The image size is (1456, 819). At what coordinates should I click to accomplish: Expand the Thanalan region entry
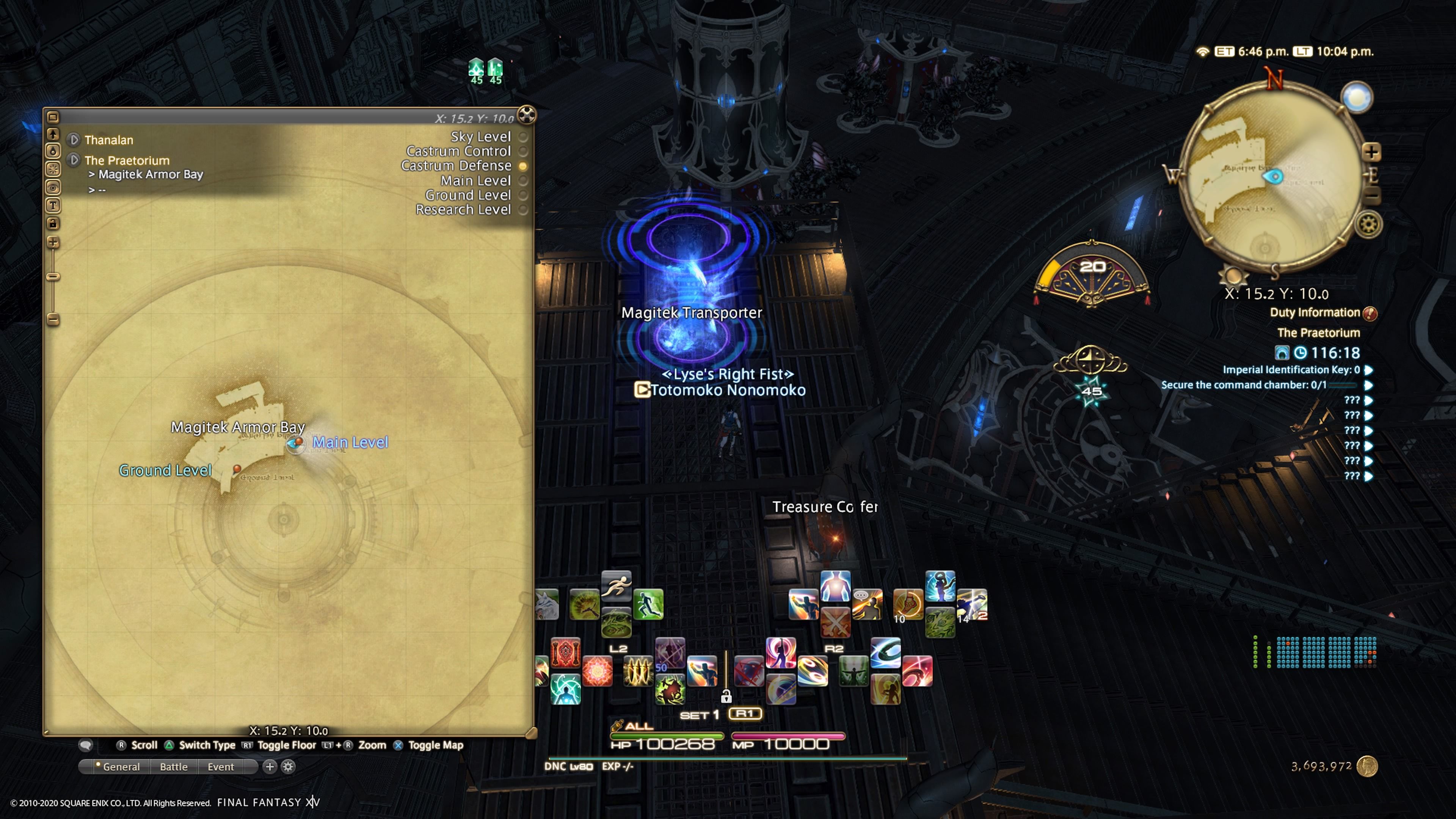click(x=74, y=140)
